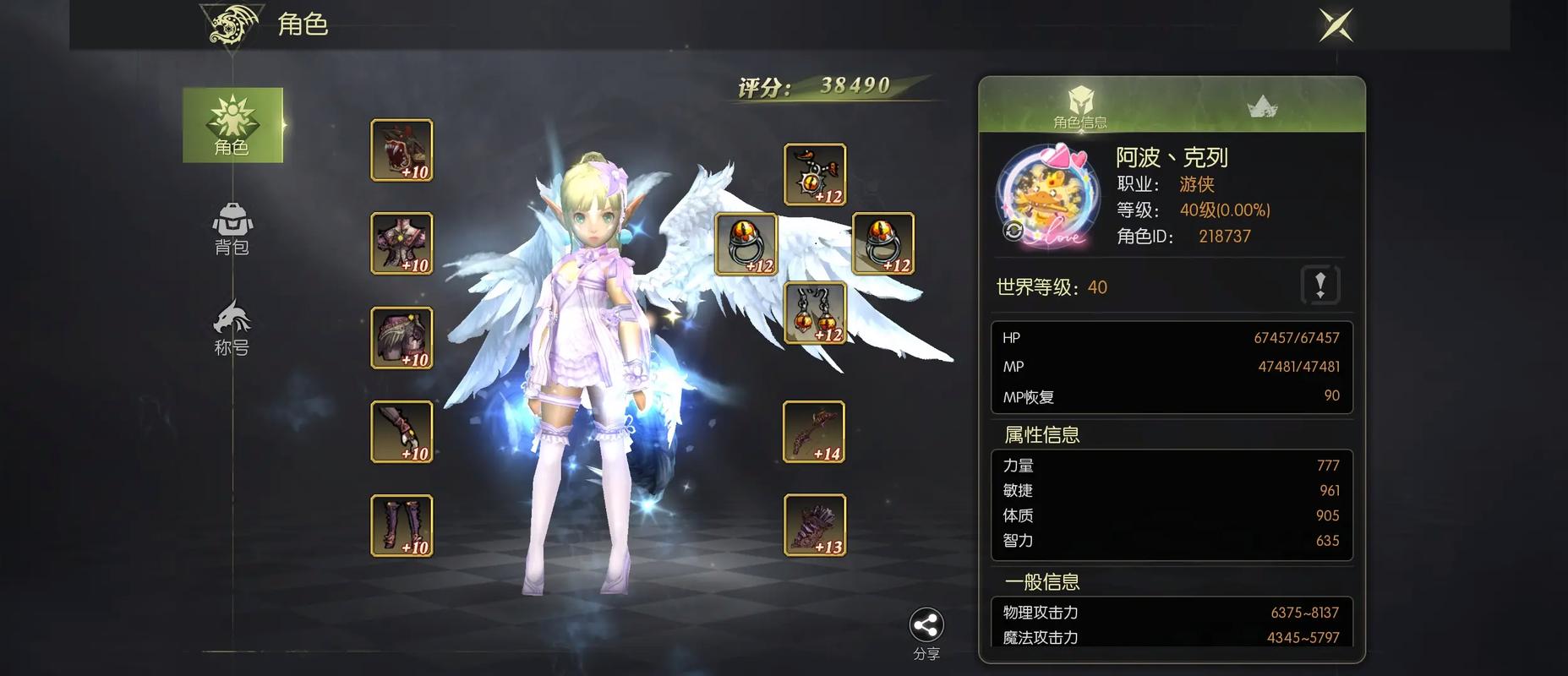Select the 角色 character tab

click(232, 125)
